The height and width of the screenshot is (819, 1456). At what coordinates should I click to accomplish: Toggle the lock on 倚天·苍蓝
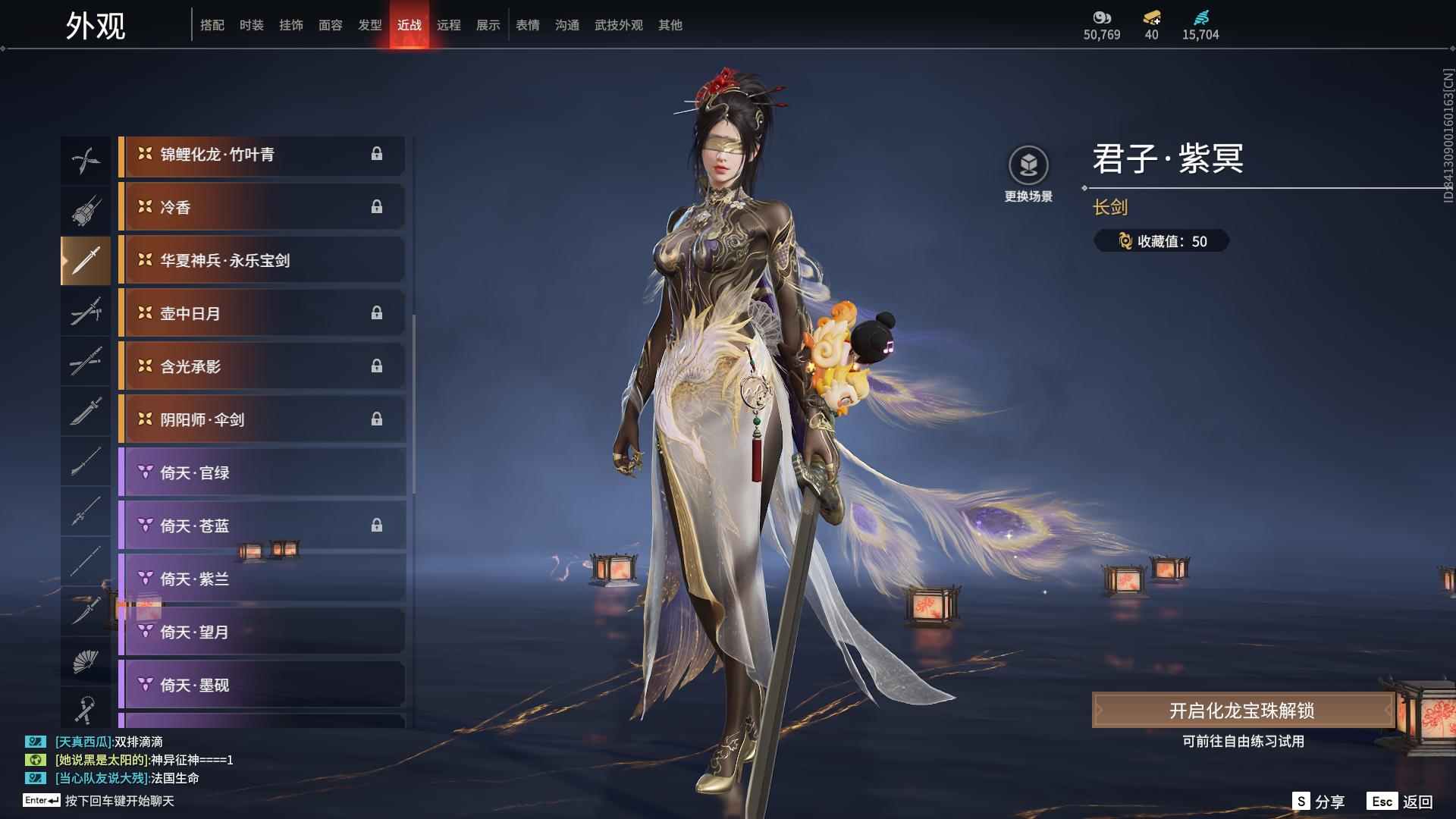click(378, 526)
